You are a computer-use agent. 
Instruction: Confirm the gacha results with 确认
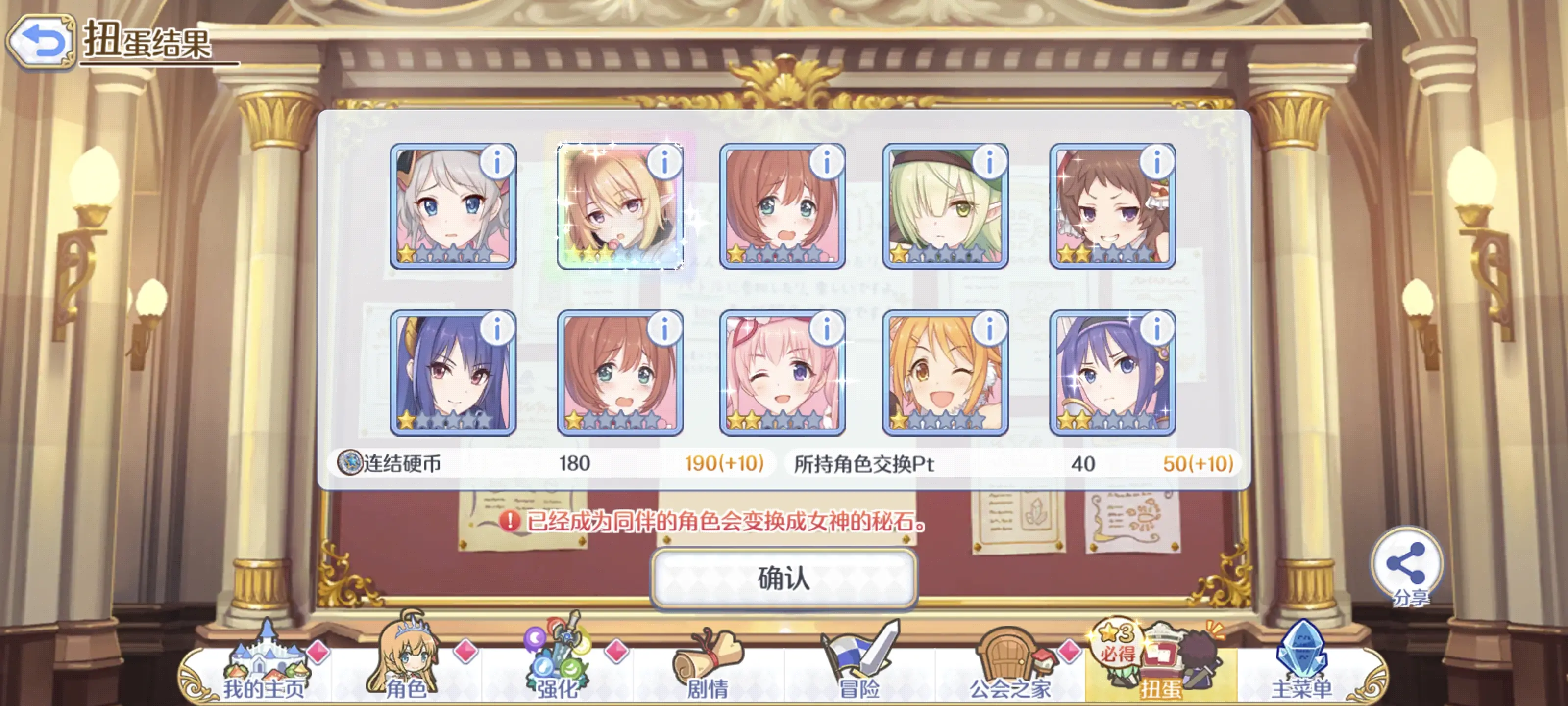pyautogui.click(x=784, y=578)
